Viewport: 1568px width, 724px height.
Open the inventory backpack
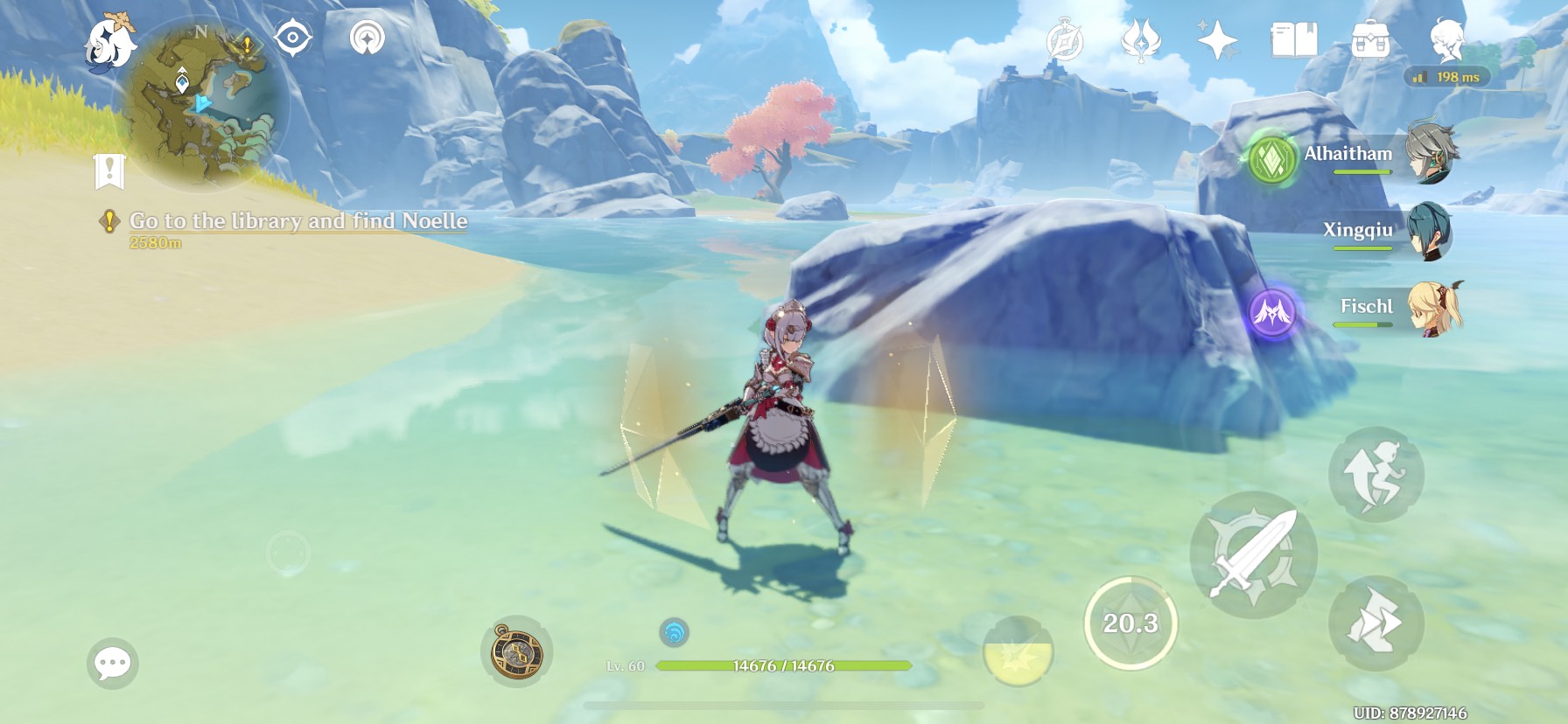coord(1370,40)
